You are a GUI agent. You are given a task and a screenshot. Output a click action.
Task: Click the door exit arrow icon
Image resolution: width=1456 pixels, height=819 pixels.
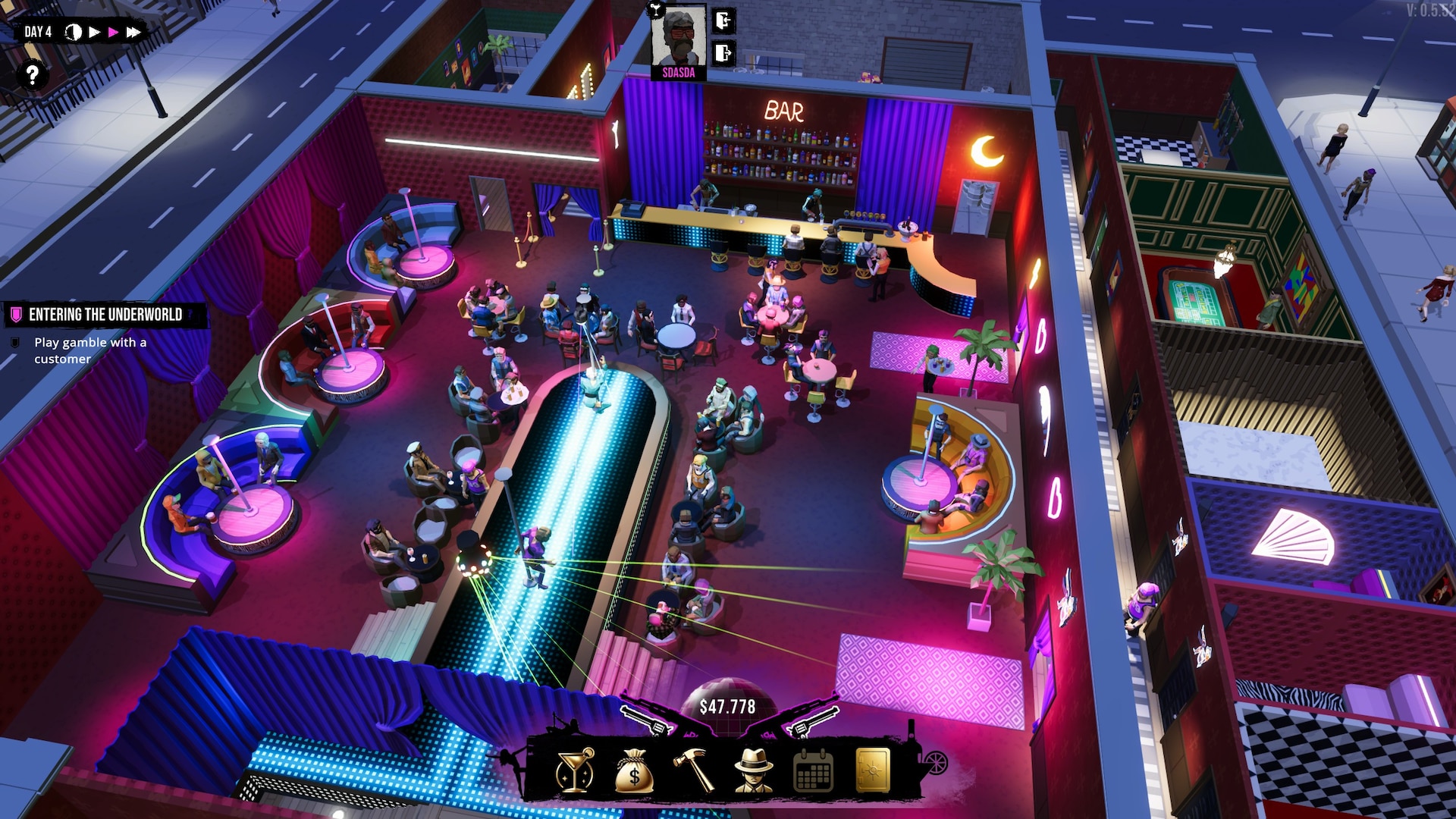pos(723,53)
